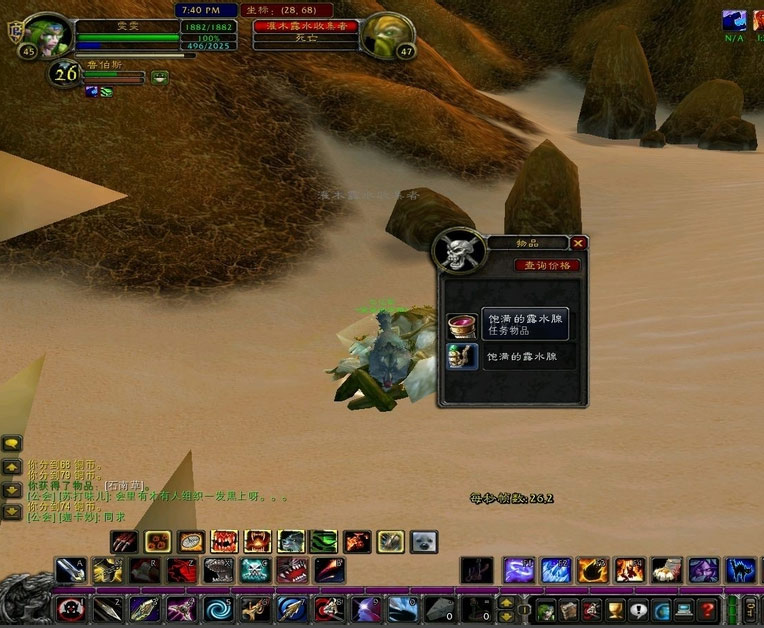Activate the red fanged maw pet ability

click(224, 542)
